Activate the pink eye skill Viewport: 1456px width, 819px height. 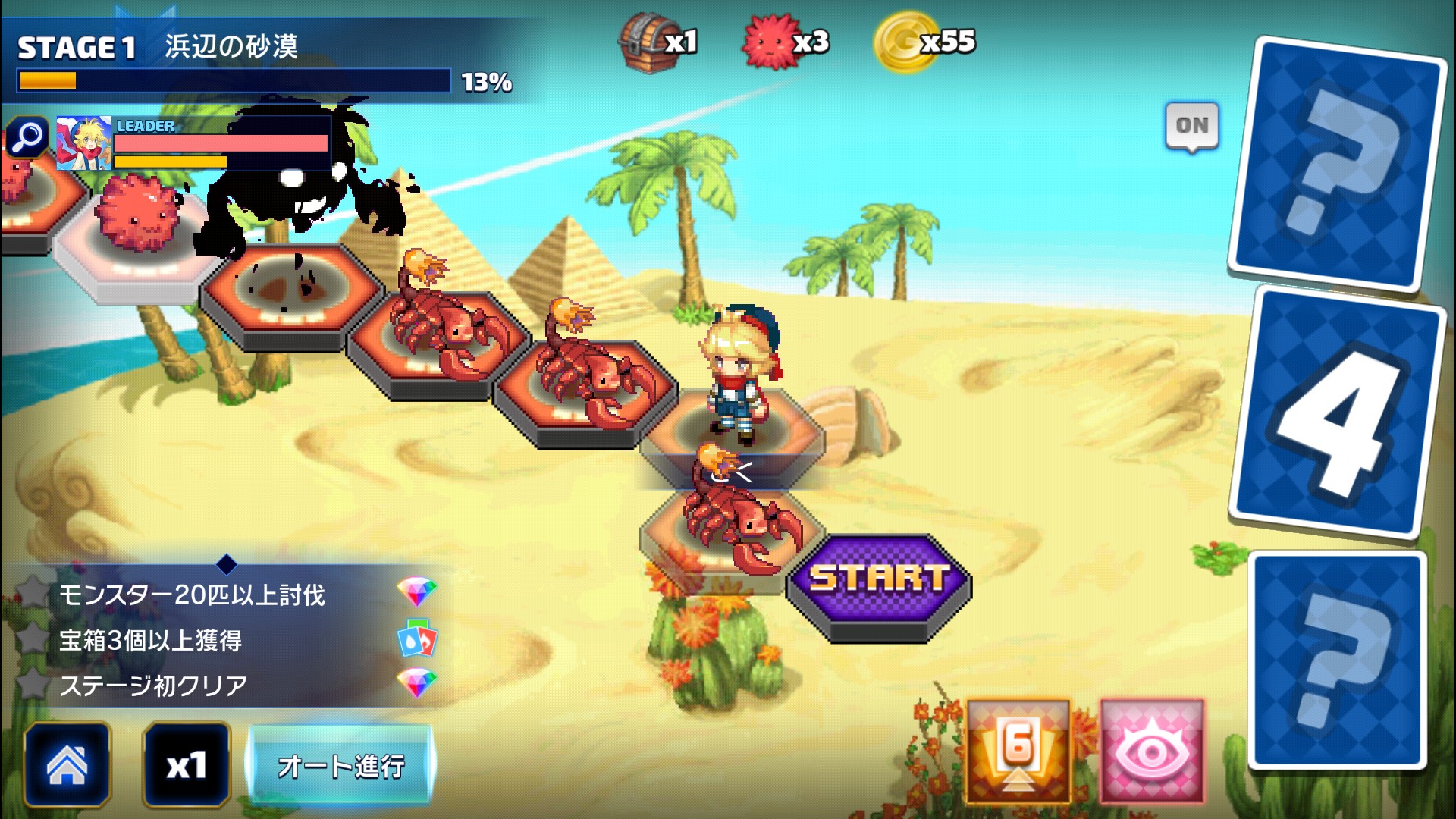click(x=1151, y=751)
